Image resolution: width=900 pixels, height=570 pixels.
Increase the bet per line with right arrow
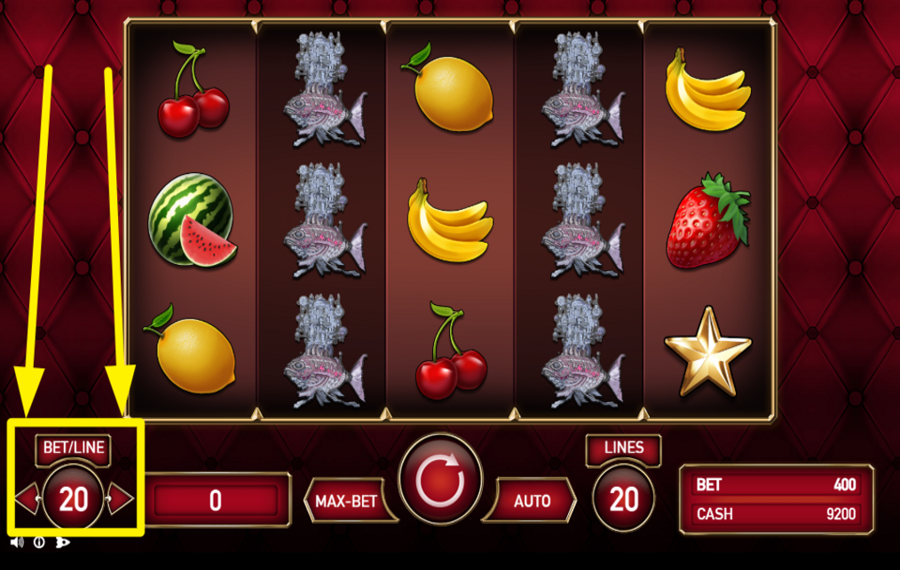click(x=120, y=497)
